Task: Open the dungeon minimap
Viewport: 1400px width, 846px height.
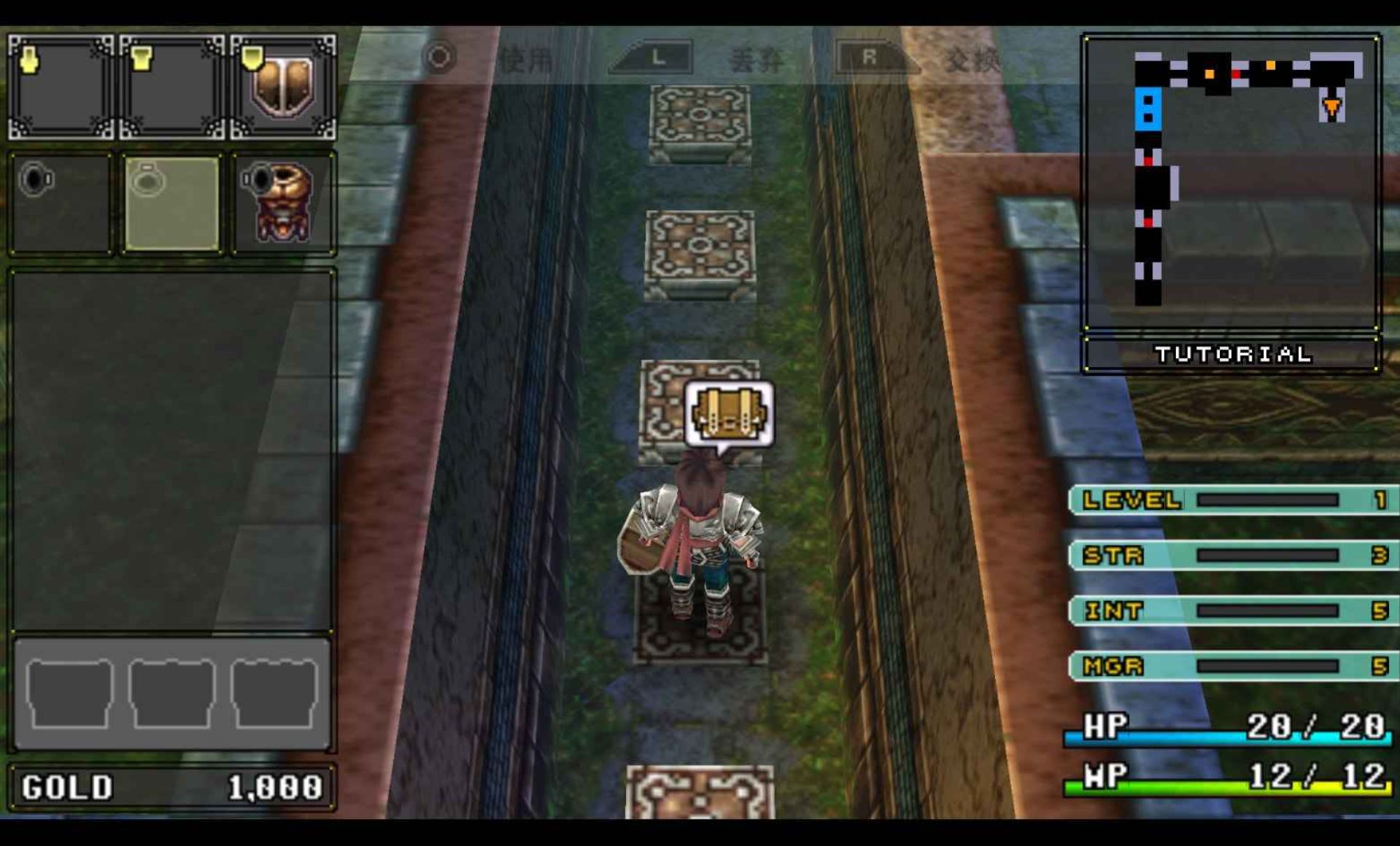Action: click(1231, 182)
